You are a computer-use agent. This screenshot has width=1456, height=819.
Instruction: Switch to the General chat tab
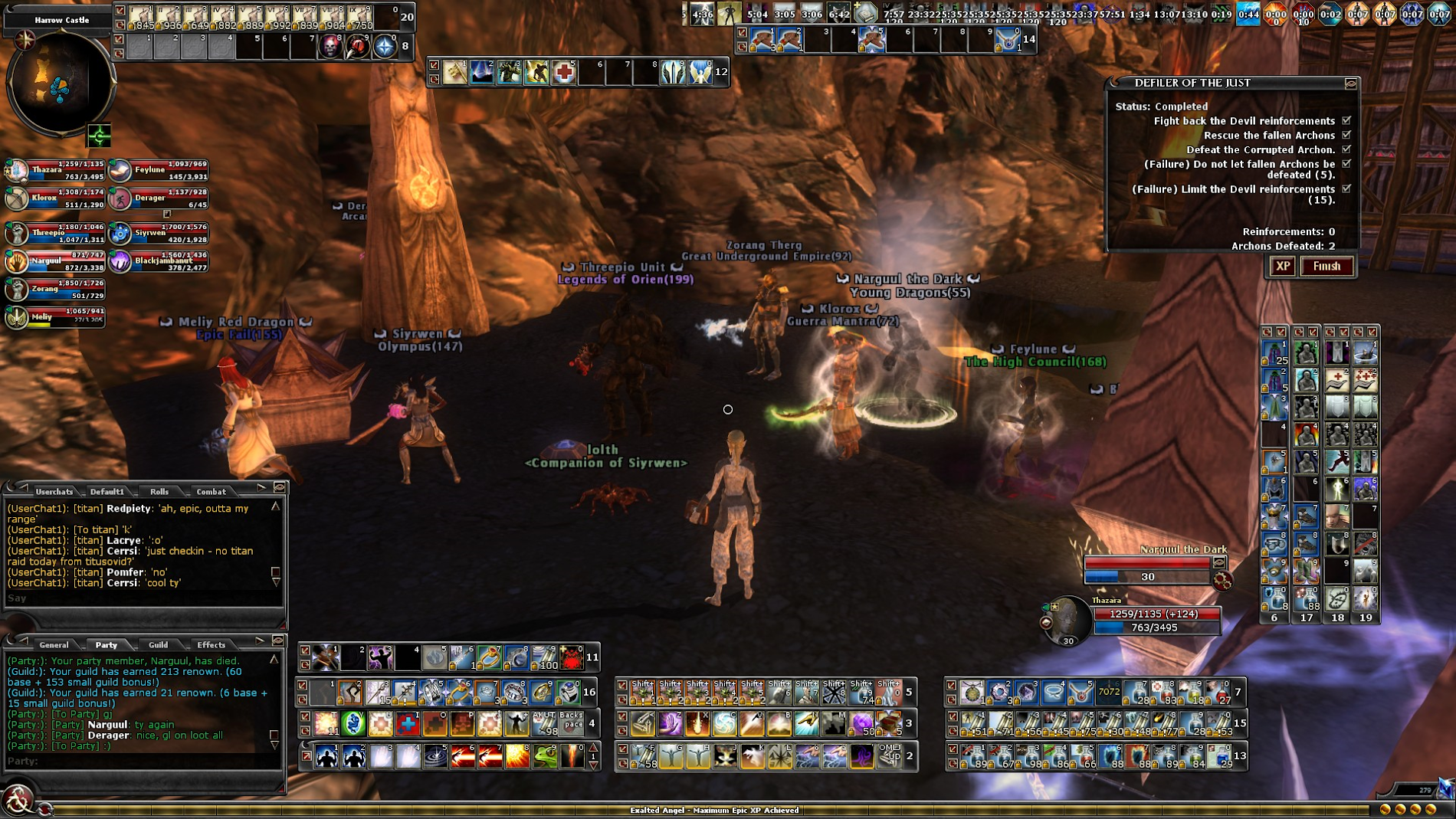coord(54,645)
